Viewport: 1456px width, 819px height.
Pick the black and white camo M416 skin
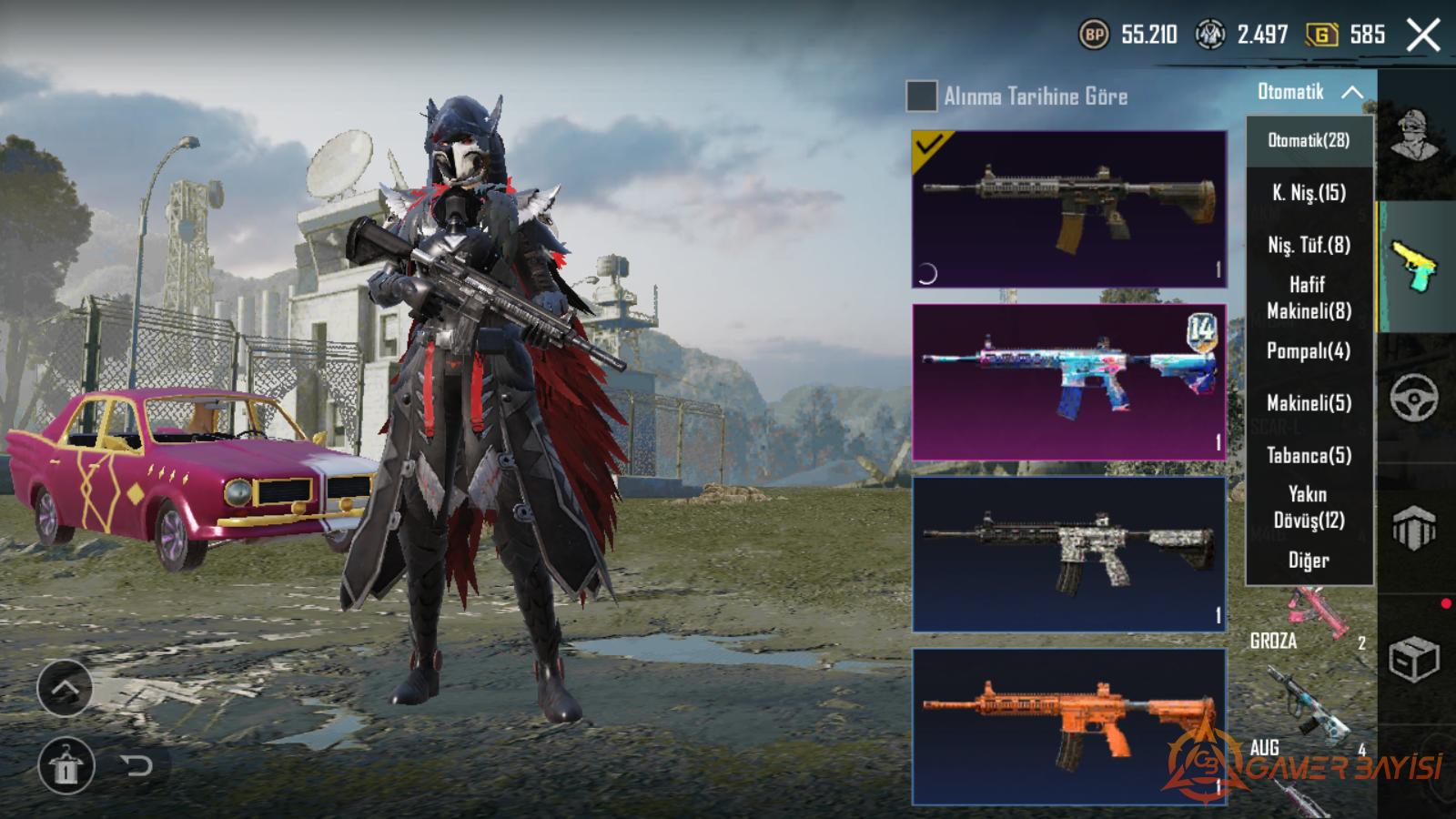pyautogui.click(x=1069, y=553)
